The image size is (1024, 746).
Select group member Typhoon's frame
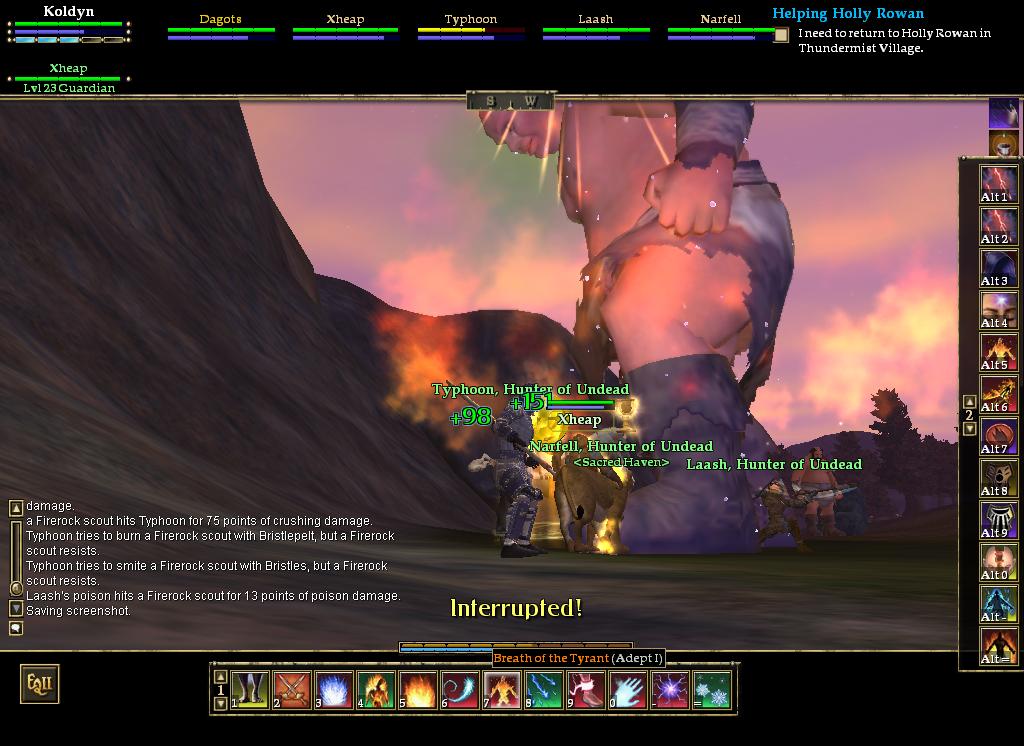[x=471, y=27]
